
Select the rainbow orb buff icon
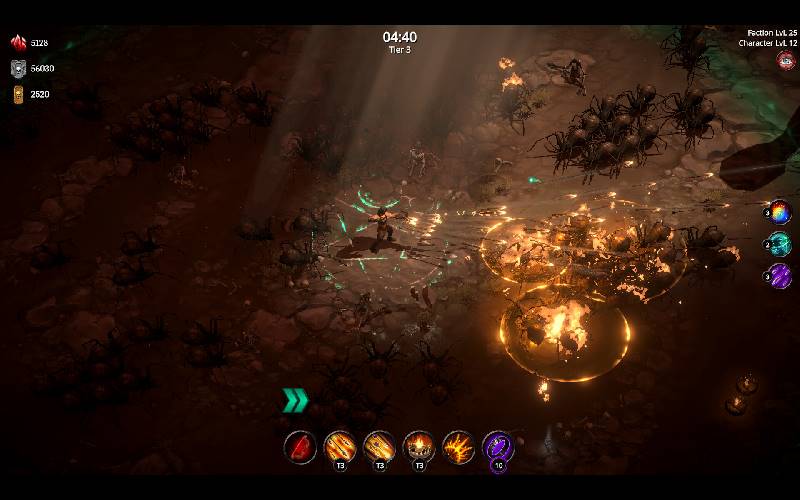780,212
